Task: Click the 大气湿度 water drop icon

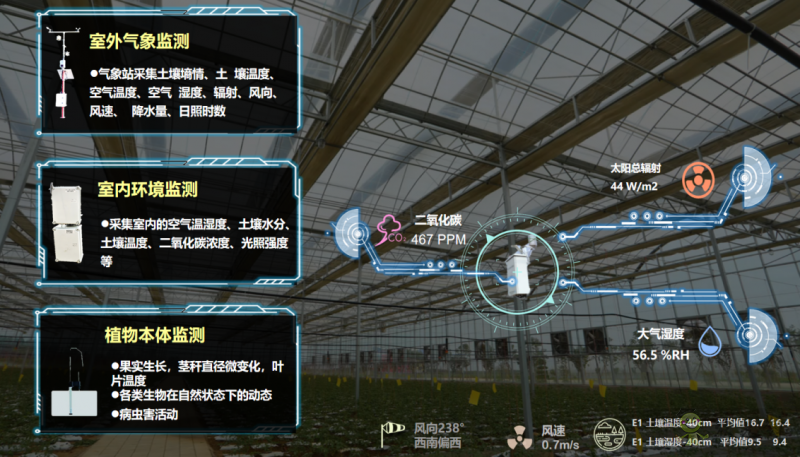Action: click(709, 339)
